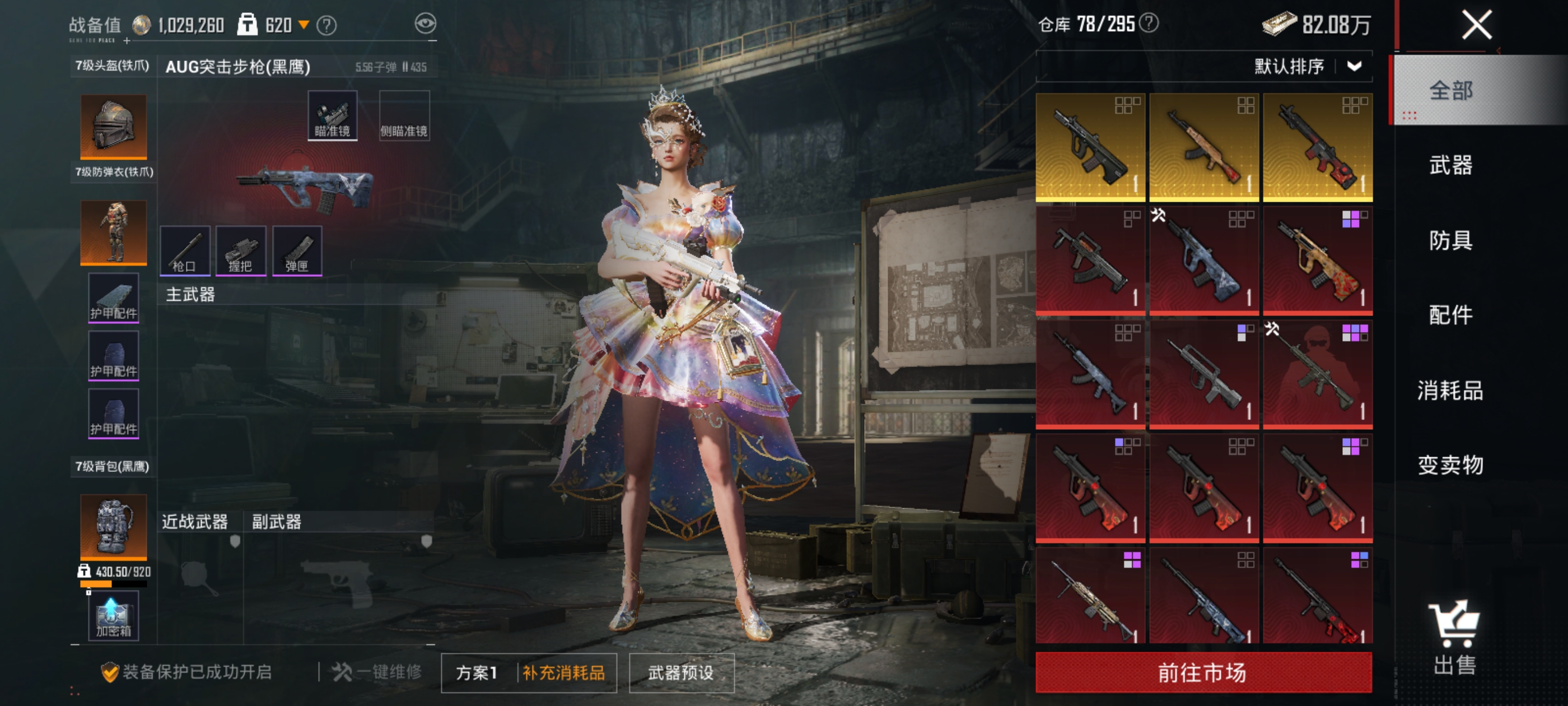Select loadout 方案1
This screenshot has width=1568, height=706.
pos(477,672)
